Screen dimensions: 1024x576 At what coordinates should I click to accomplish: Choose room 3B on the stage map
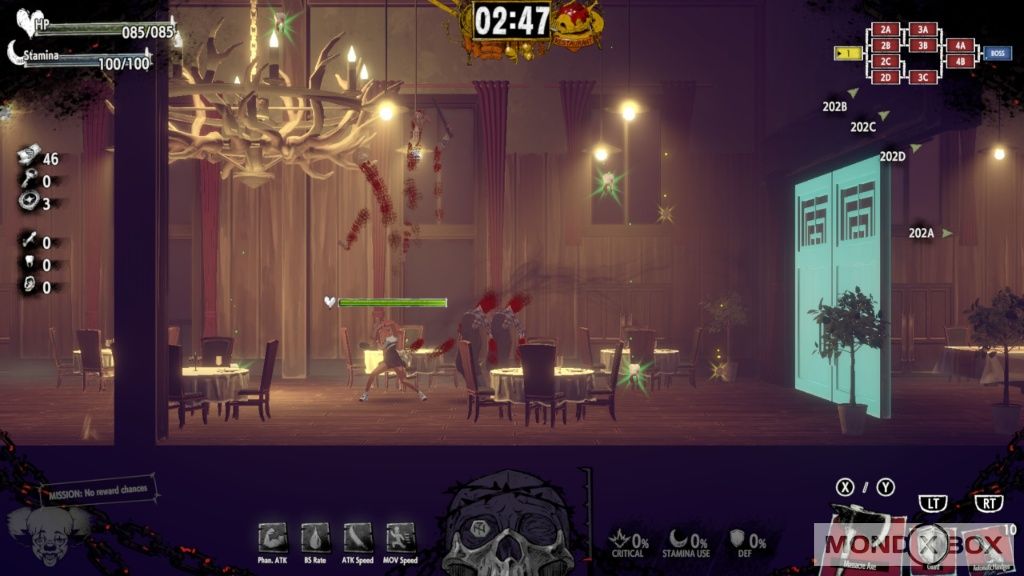click(923, 45)
